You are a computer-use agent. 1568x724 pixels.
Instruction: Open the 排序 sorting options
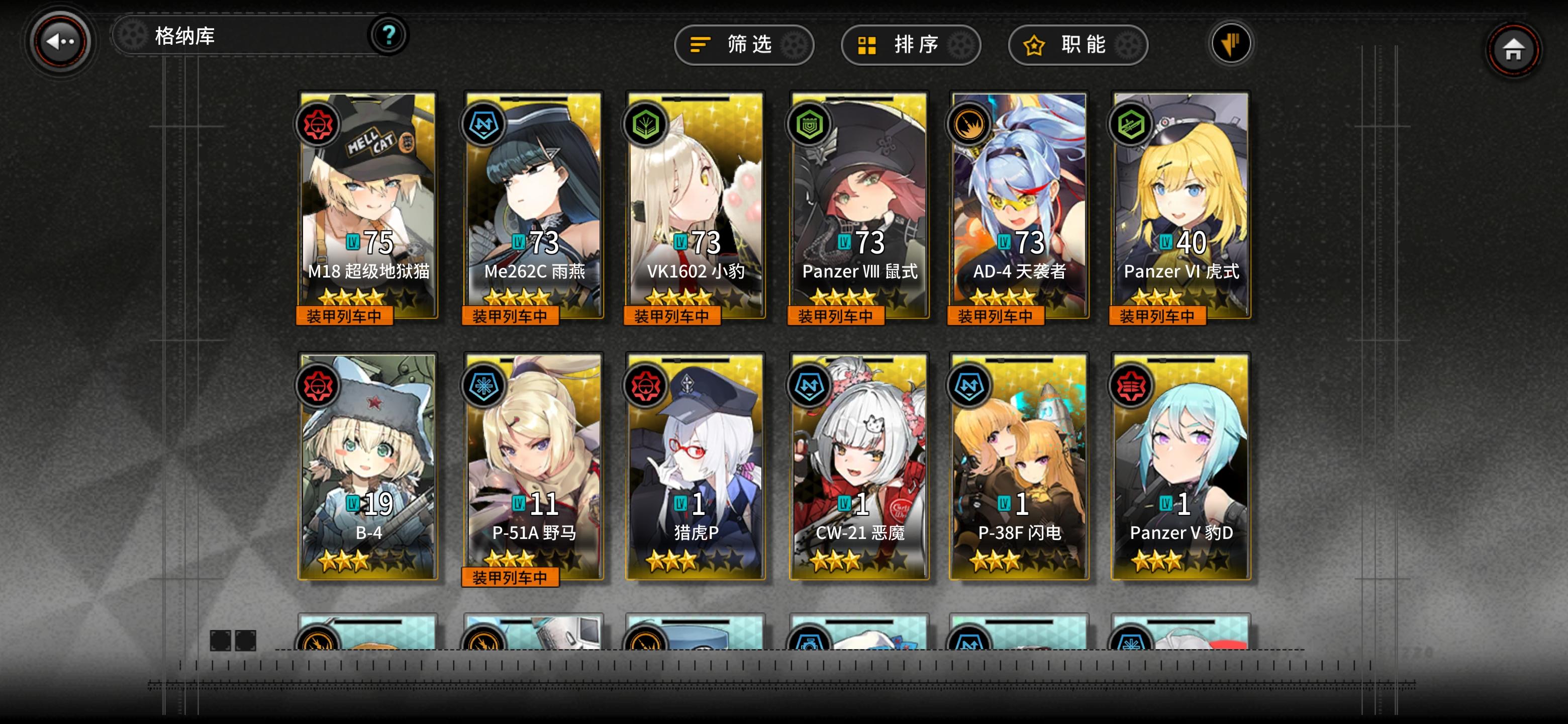click(x=910, y=44)
